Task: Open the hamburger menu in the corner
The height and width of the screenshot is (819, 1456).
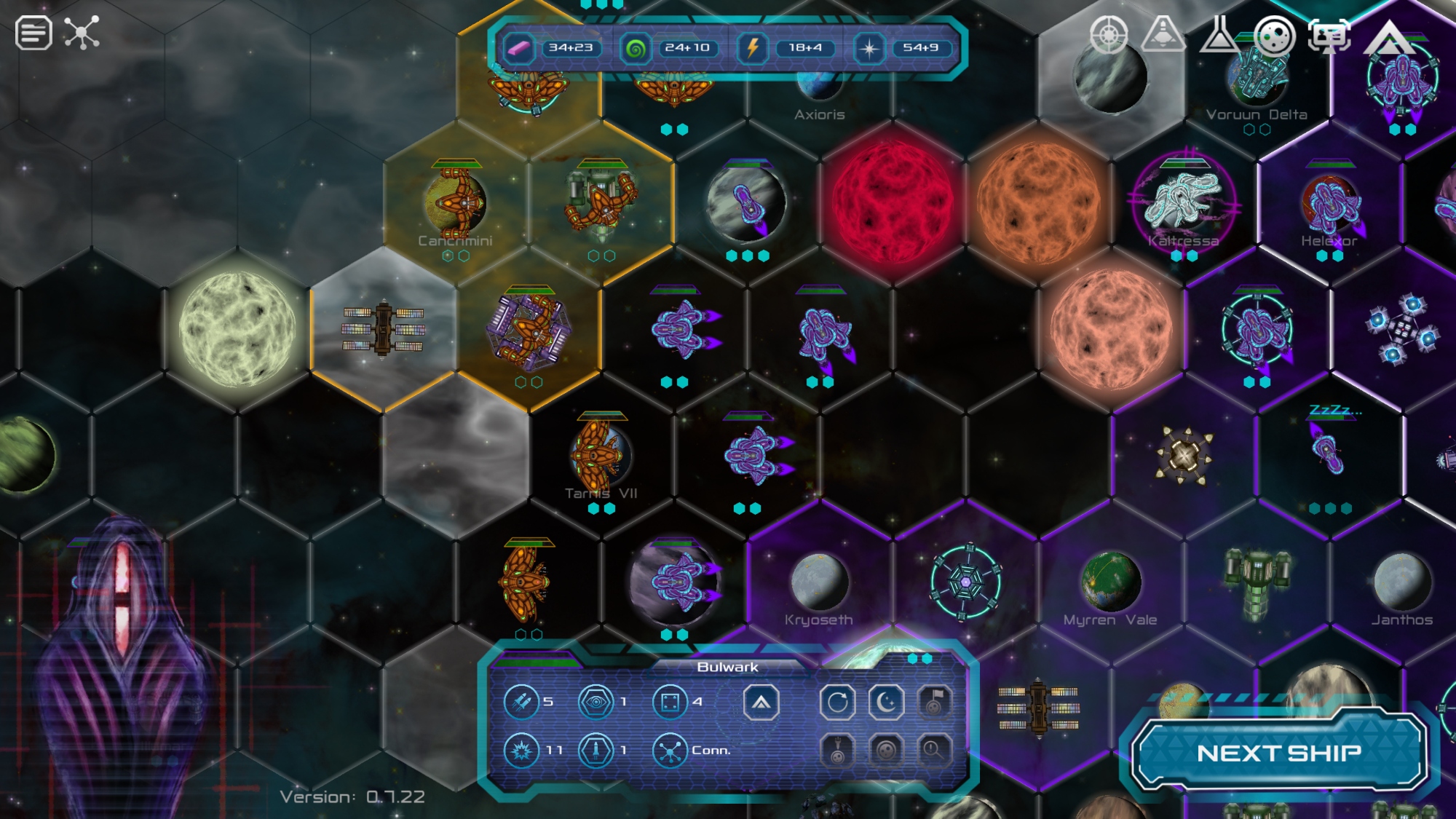Action: point(33,33)
